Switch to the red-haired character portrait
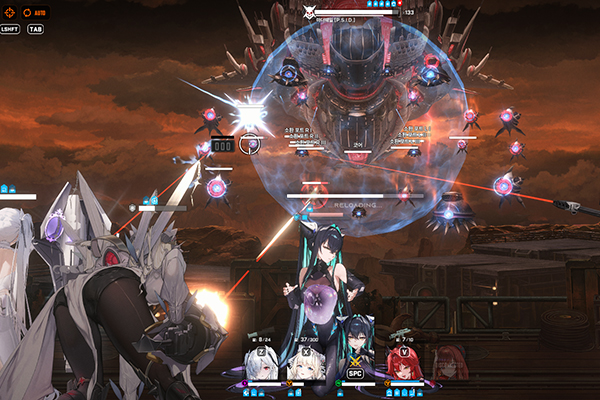600x400 pixels. pyautogui.click(x=405, y=366)
